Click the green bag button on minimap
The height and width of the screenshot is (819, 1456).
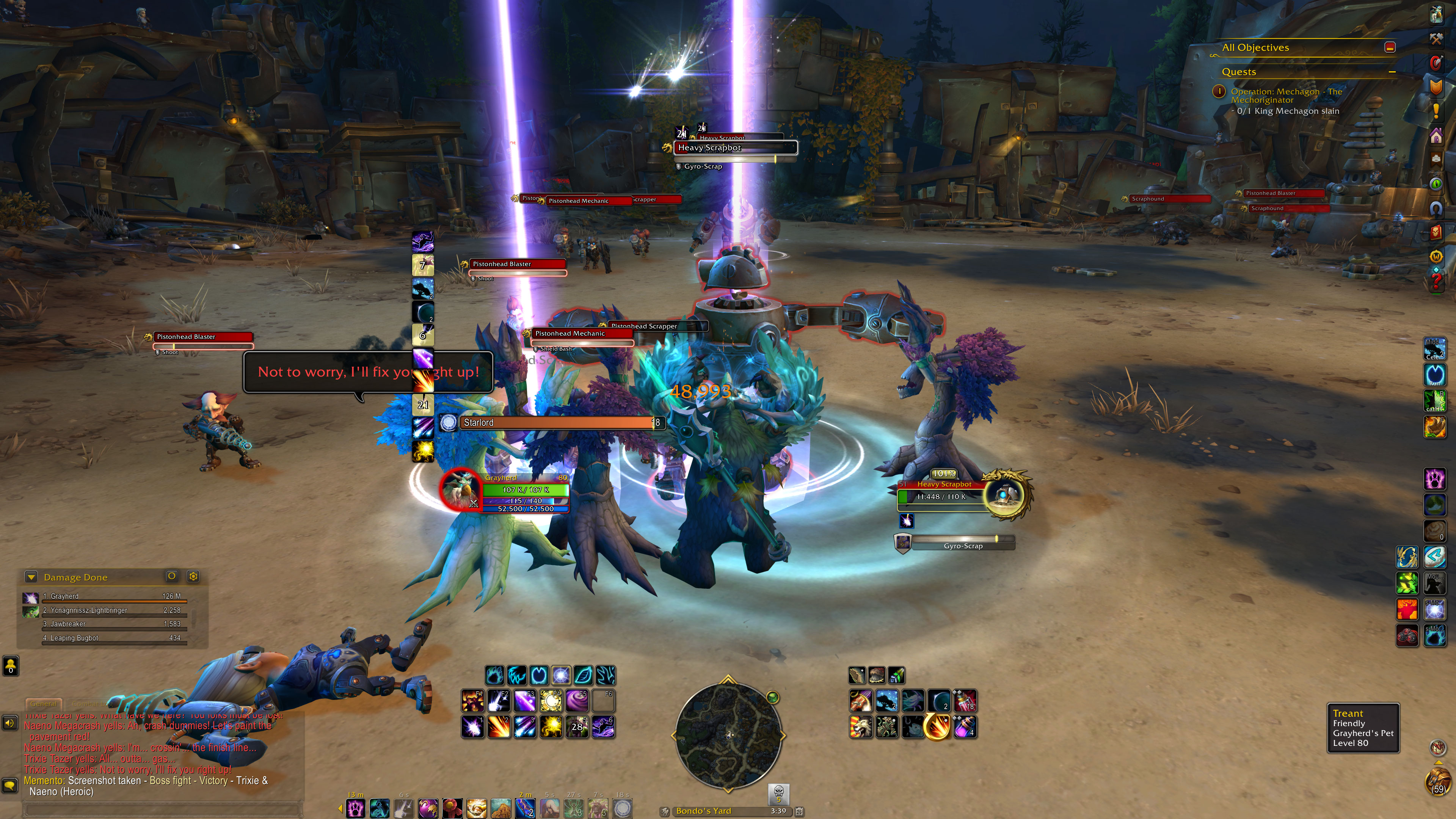(x=773, y=698)
